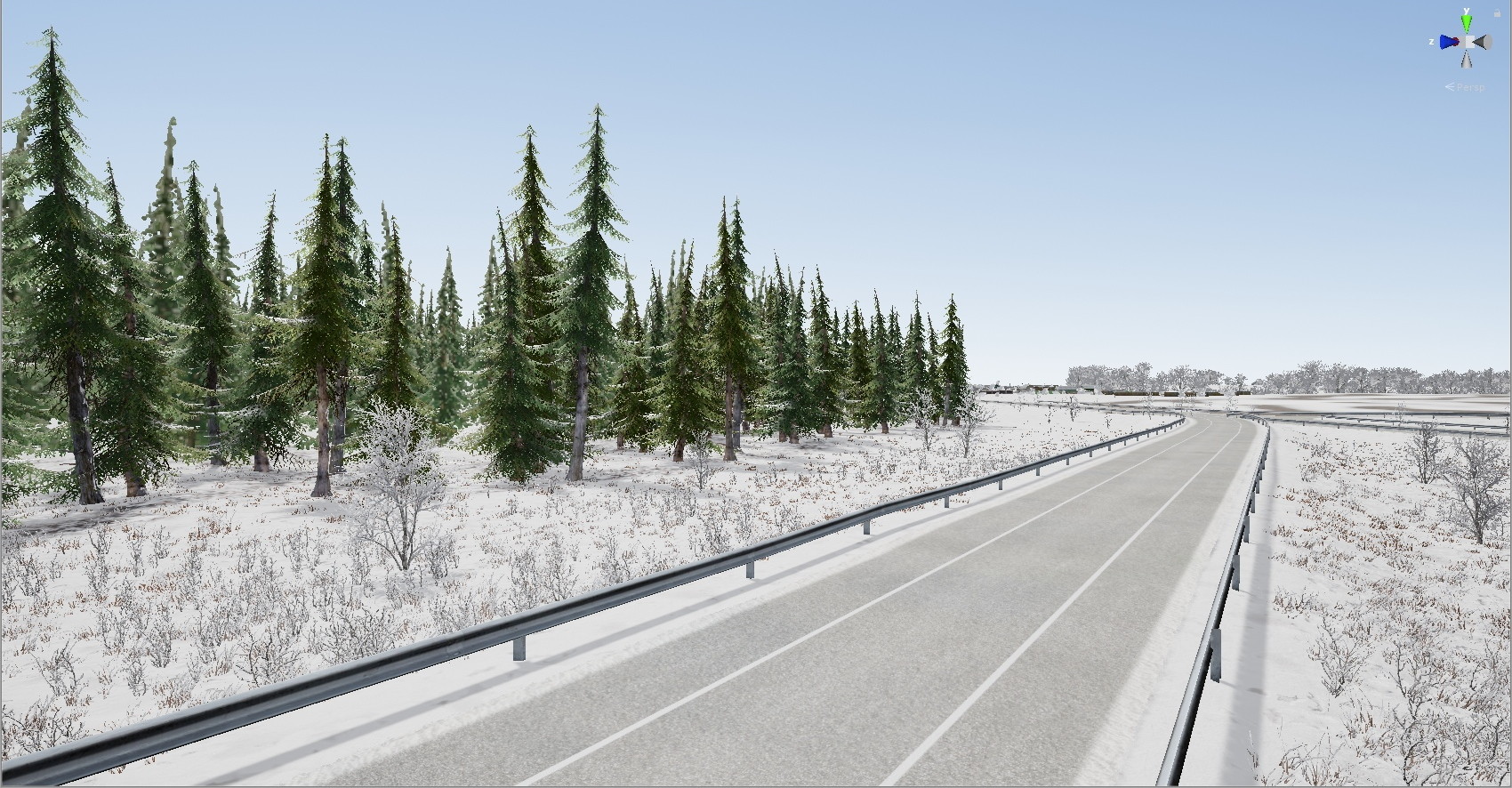
Task: Click the red negative-axis cone beside the Z cone
Action: [x=1456, y=41]
